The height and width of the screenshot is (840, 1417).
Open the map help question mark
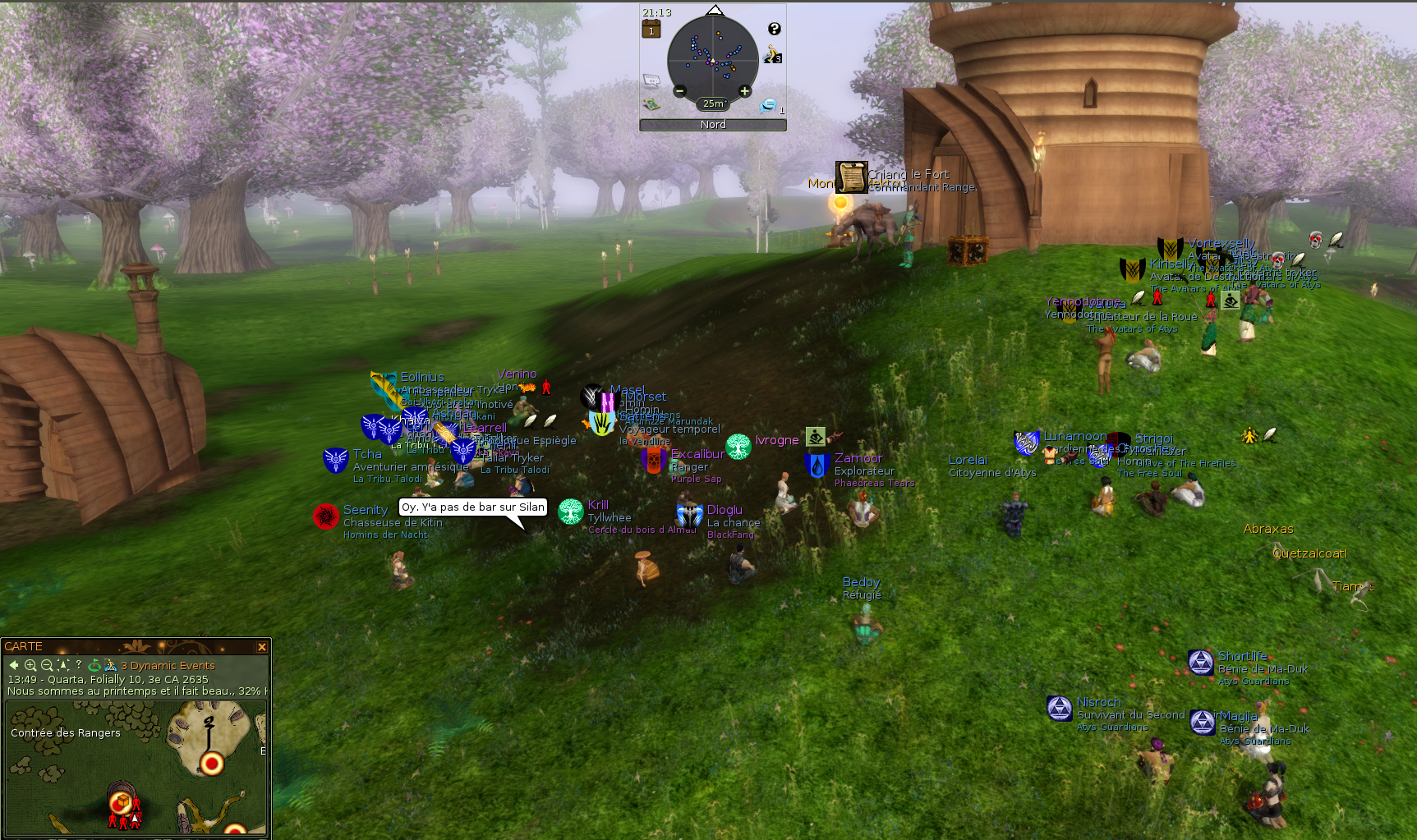tap(79, 665)
